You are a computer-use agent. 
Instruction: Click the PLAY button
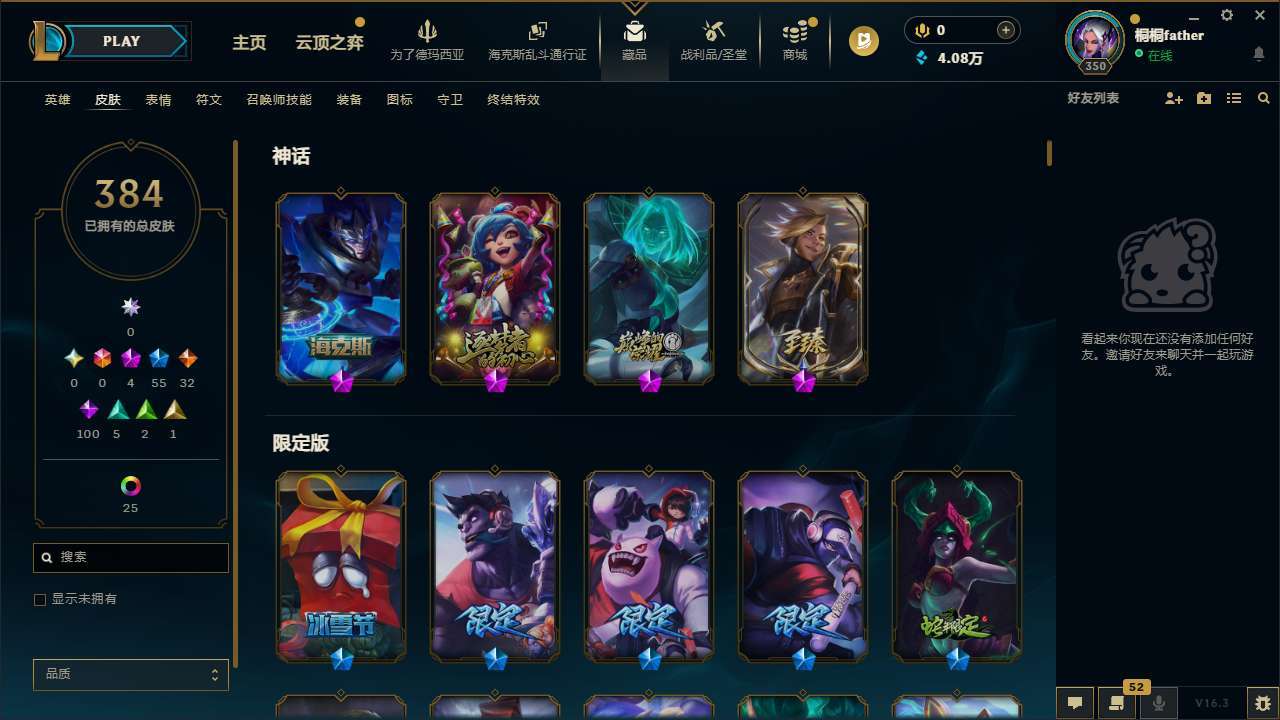click(x=120, y=41)
